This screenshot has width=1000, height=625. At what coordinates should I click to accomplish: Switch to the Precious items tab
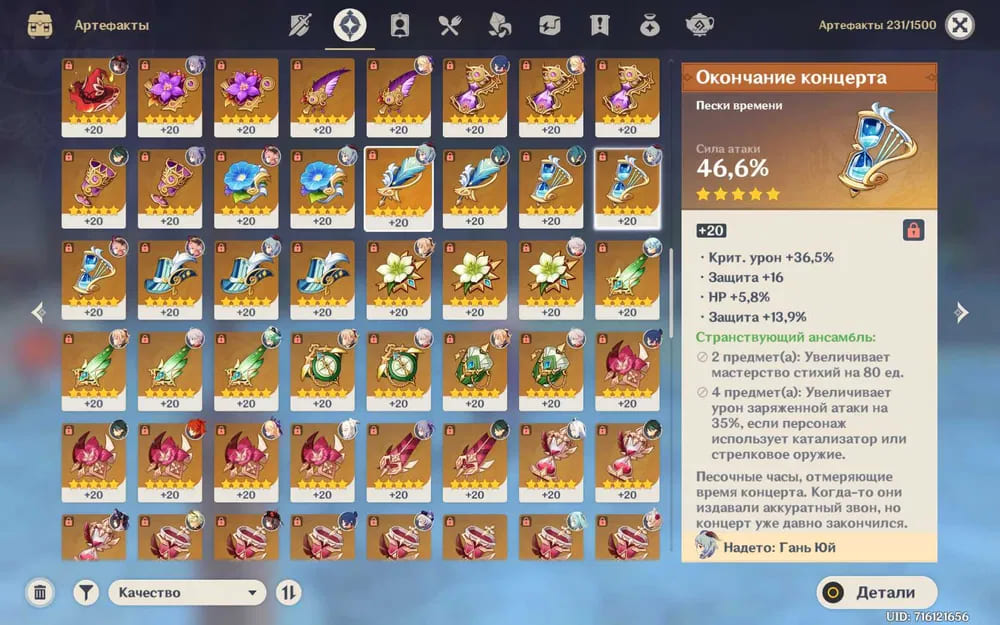(x=650, y=25)
